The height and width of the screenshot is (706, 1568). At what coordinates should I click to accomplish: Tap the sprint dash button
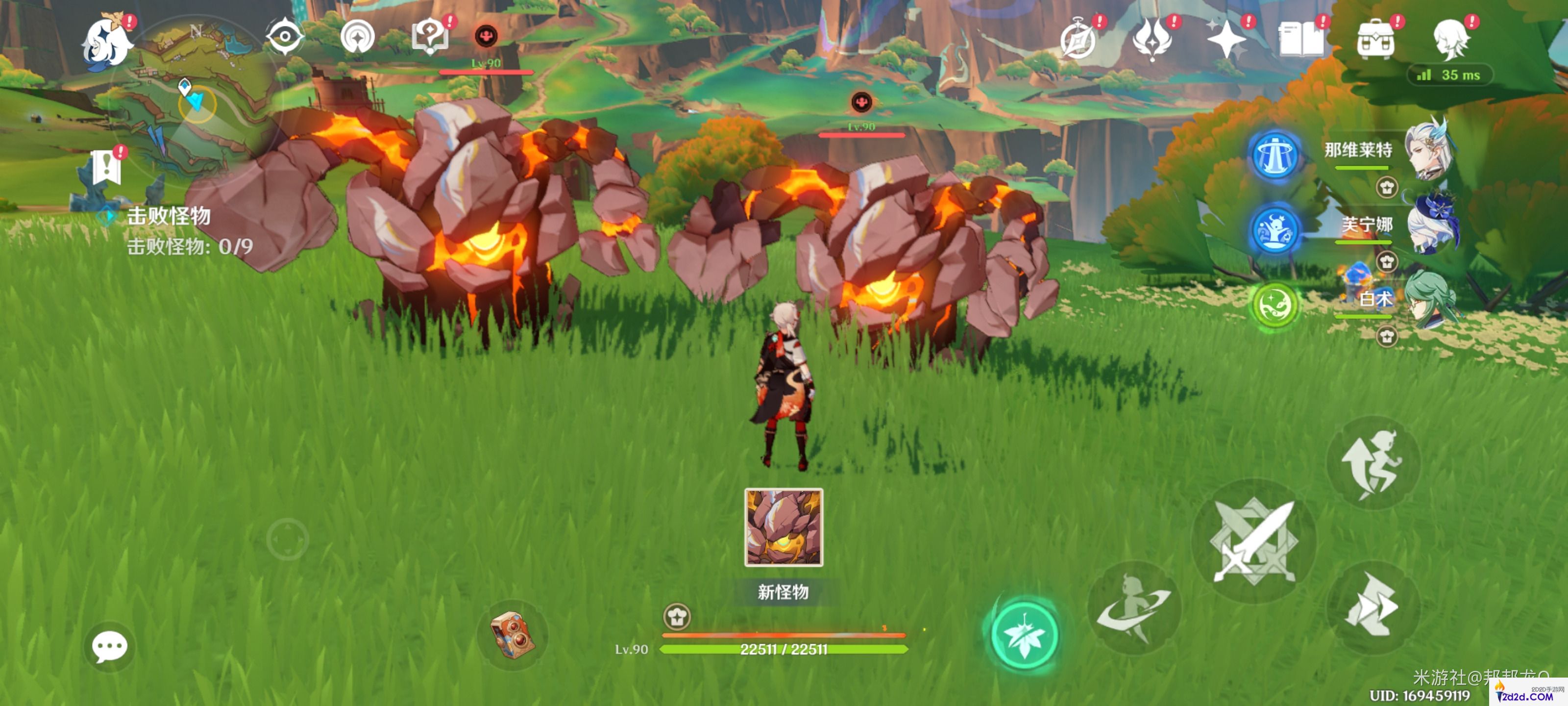point(1372,606)
